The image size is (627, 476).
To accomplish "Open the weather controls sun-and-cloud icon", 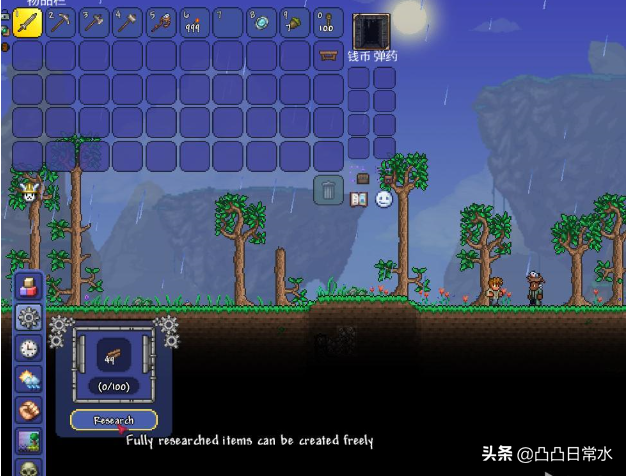I will click(28, 380).
